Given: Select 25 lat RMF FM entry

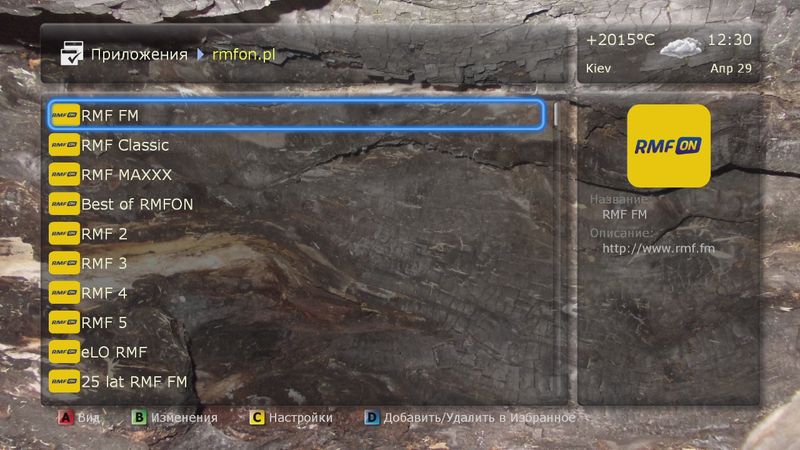Looking at the screenshot, I should 295,382.
